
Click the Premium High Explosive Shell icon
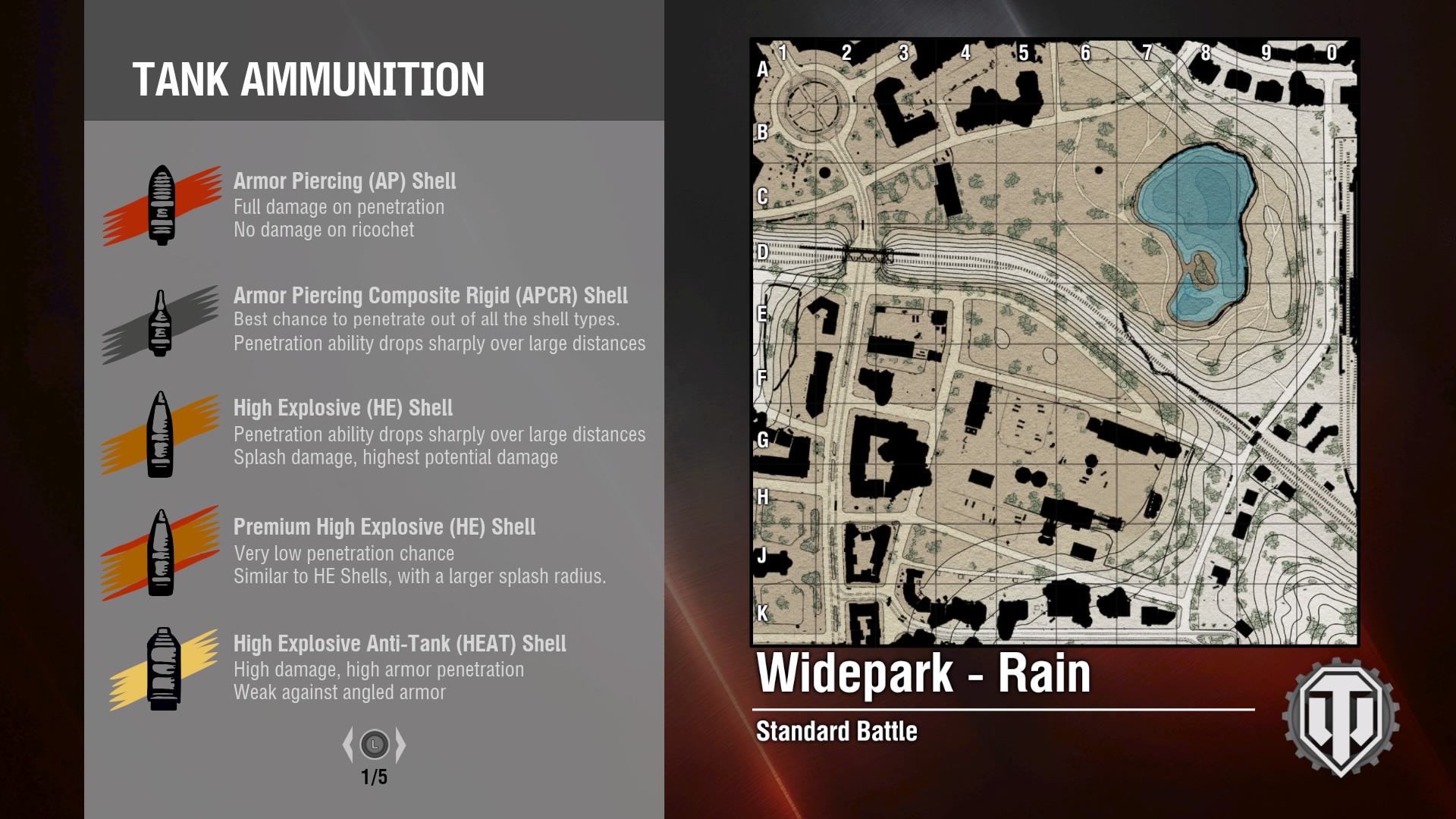[x=162, y=551]
